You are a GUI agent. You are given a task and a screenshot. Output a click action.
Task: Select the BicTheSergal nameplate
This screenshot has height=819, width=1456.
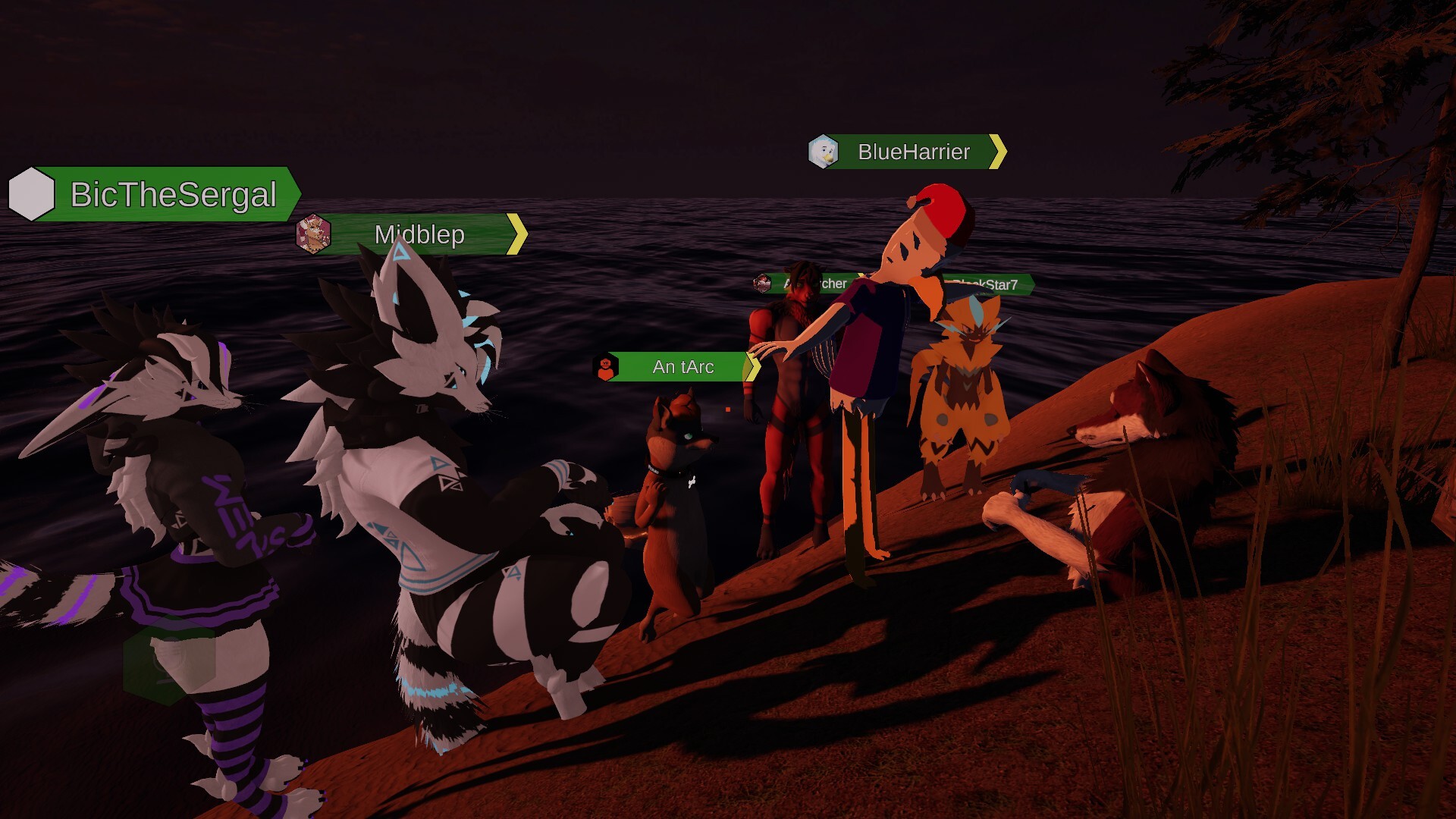(x=173, y=195)
